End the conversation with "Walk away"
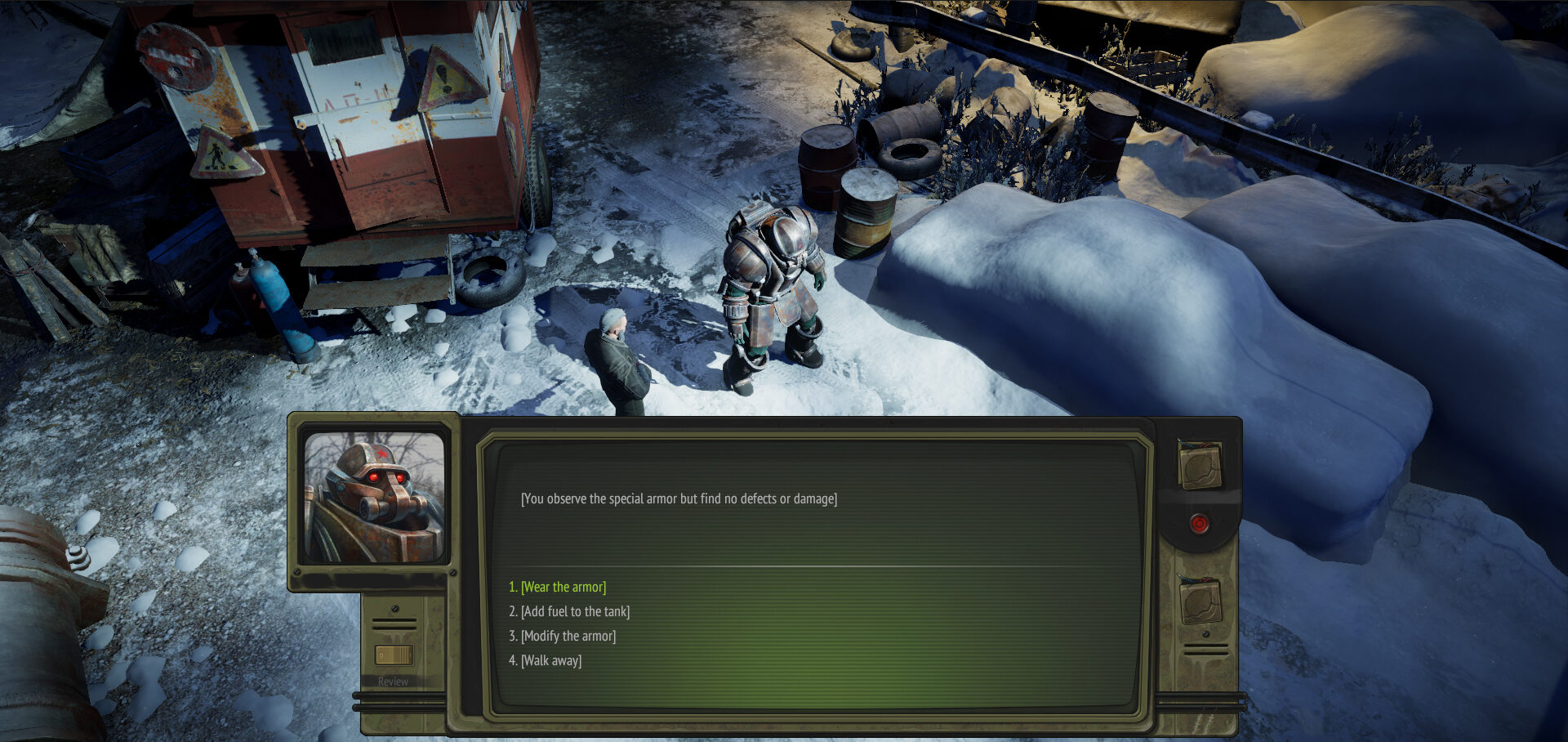This screenshot has height=742, width=1568. pyautogui.click(x=551, y=660)
